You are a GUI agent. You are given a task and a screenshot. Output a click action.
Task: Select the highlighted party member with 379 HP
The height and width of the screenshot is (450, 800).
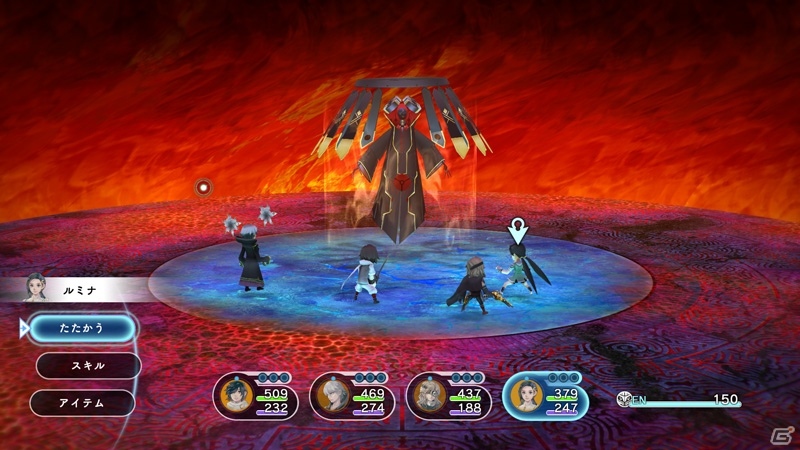click(545, 396)
